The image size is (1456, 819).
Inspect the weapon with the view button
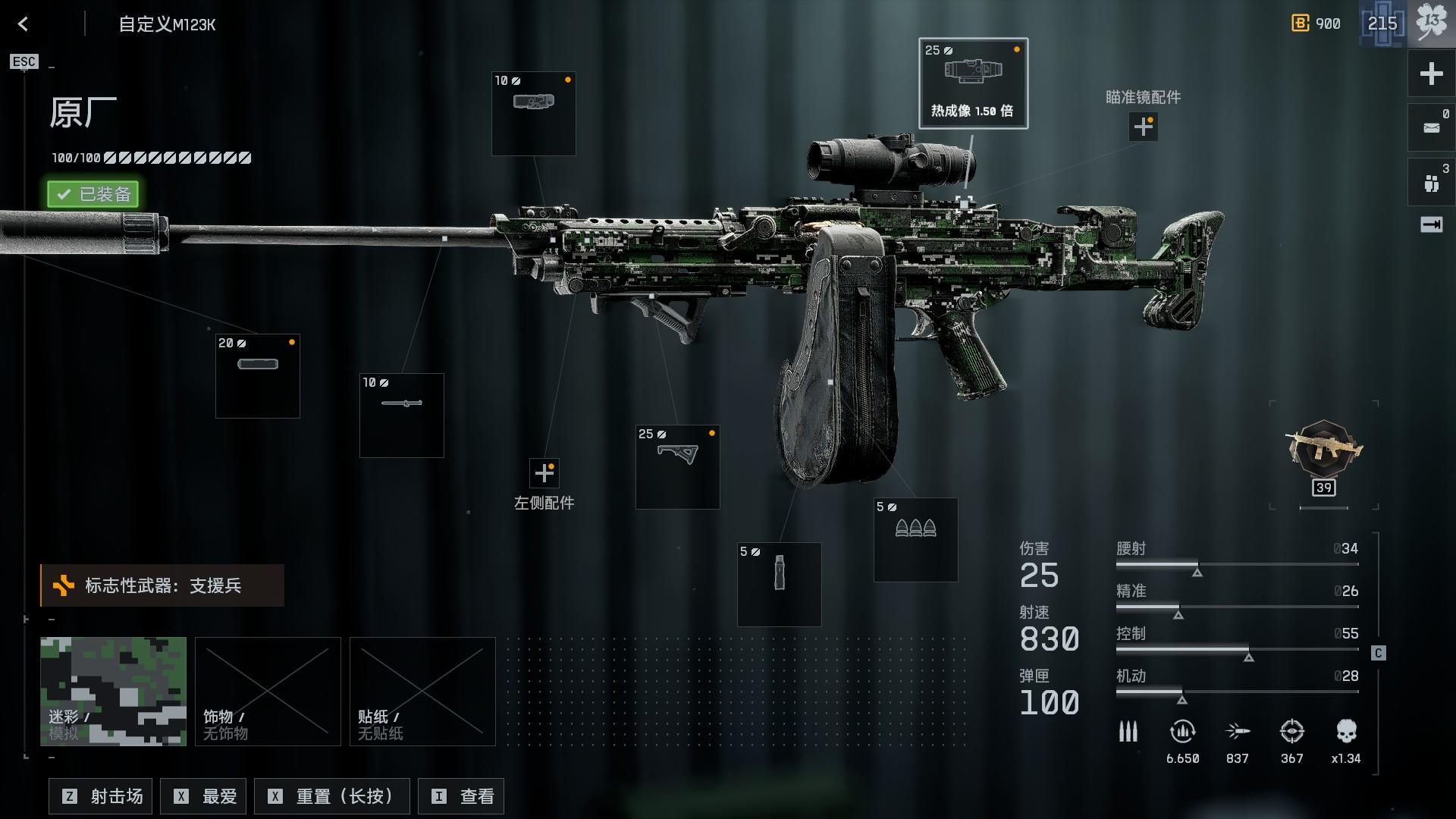[x=461, y=796]
